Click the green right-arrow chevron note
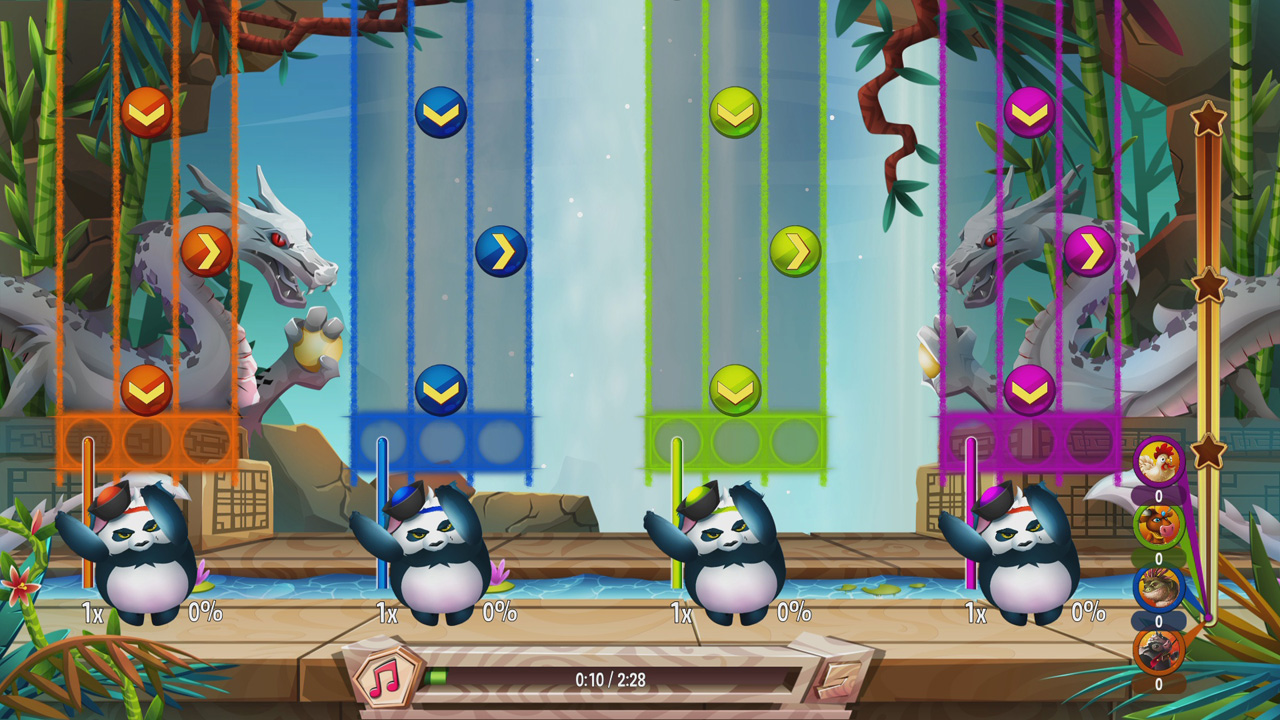This screenshot has width=1280, height=720. coord(793,250)
